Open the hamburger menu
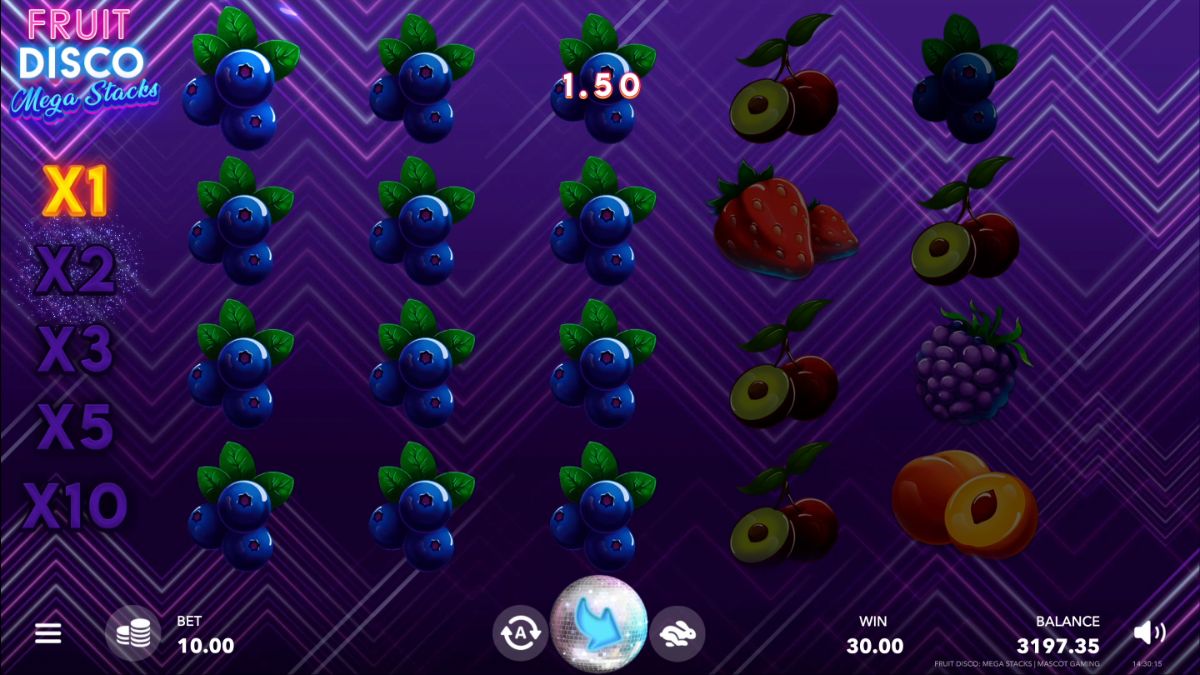 coord(48,633)
